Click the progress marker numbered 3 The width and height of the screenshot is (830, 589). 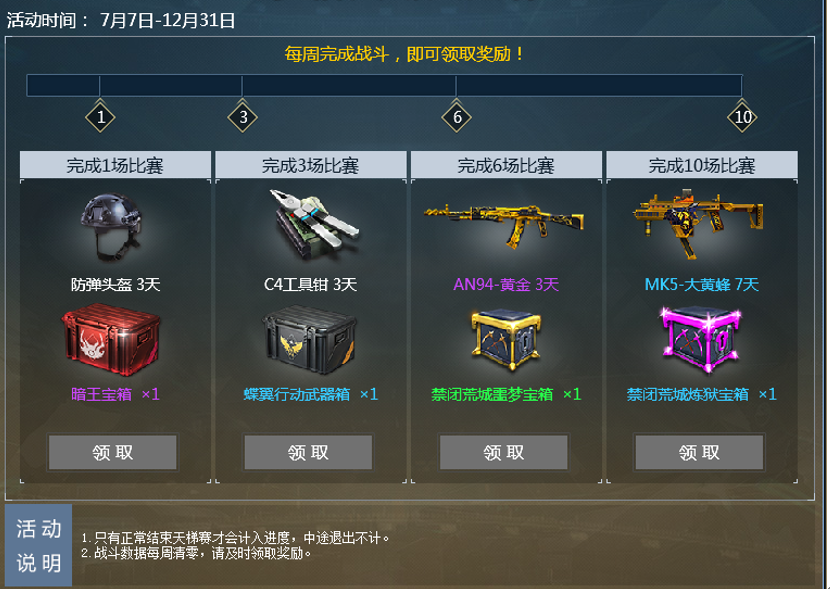pyautogui.click(x=243, y=118)
